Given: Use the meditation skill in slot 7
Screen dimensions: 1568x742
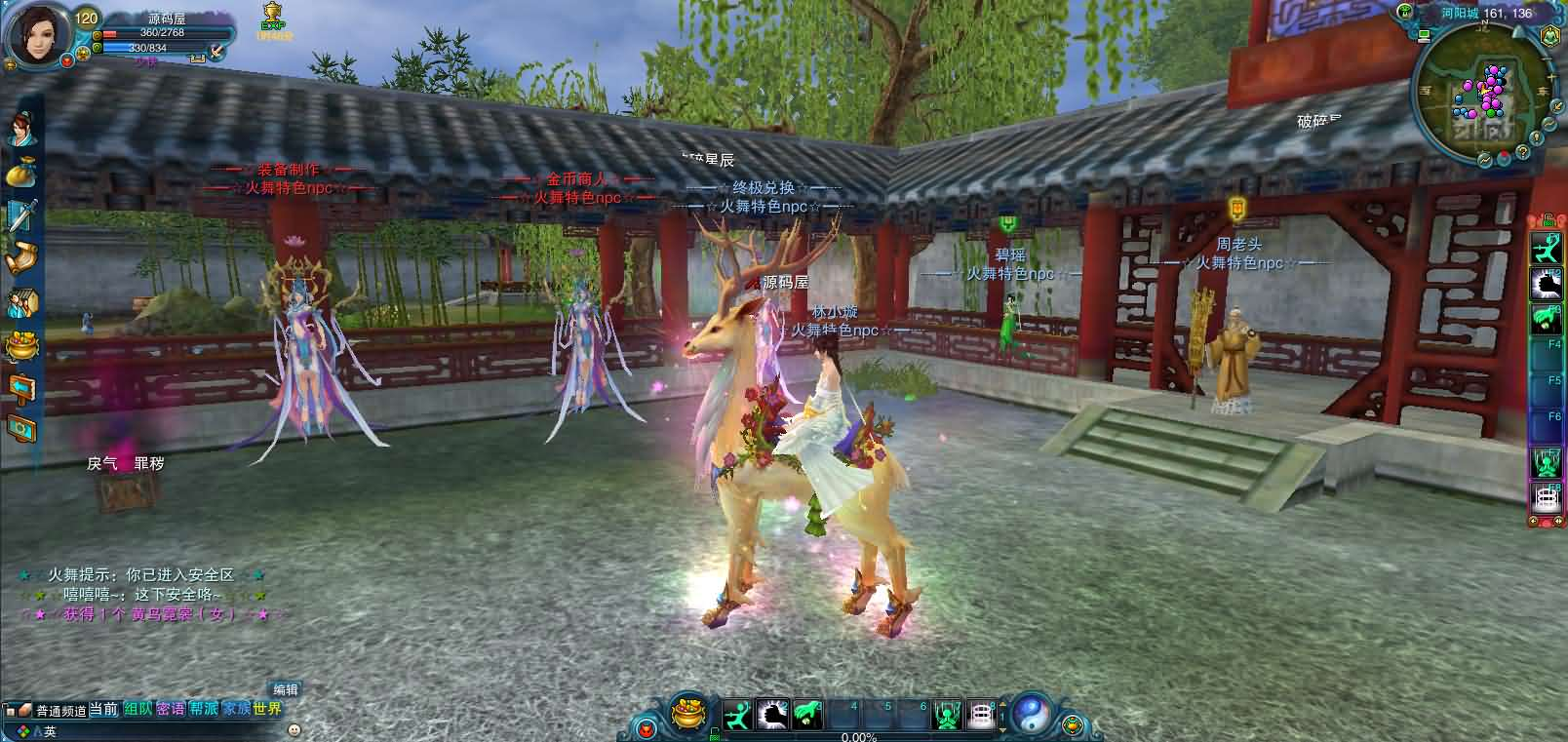Looking at the screenshot, I should pyautogui.click(x=947, y=716).
